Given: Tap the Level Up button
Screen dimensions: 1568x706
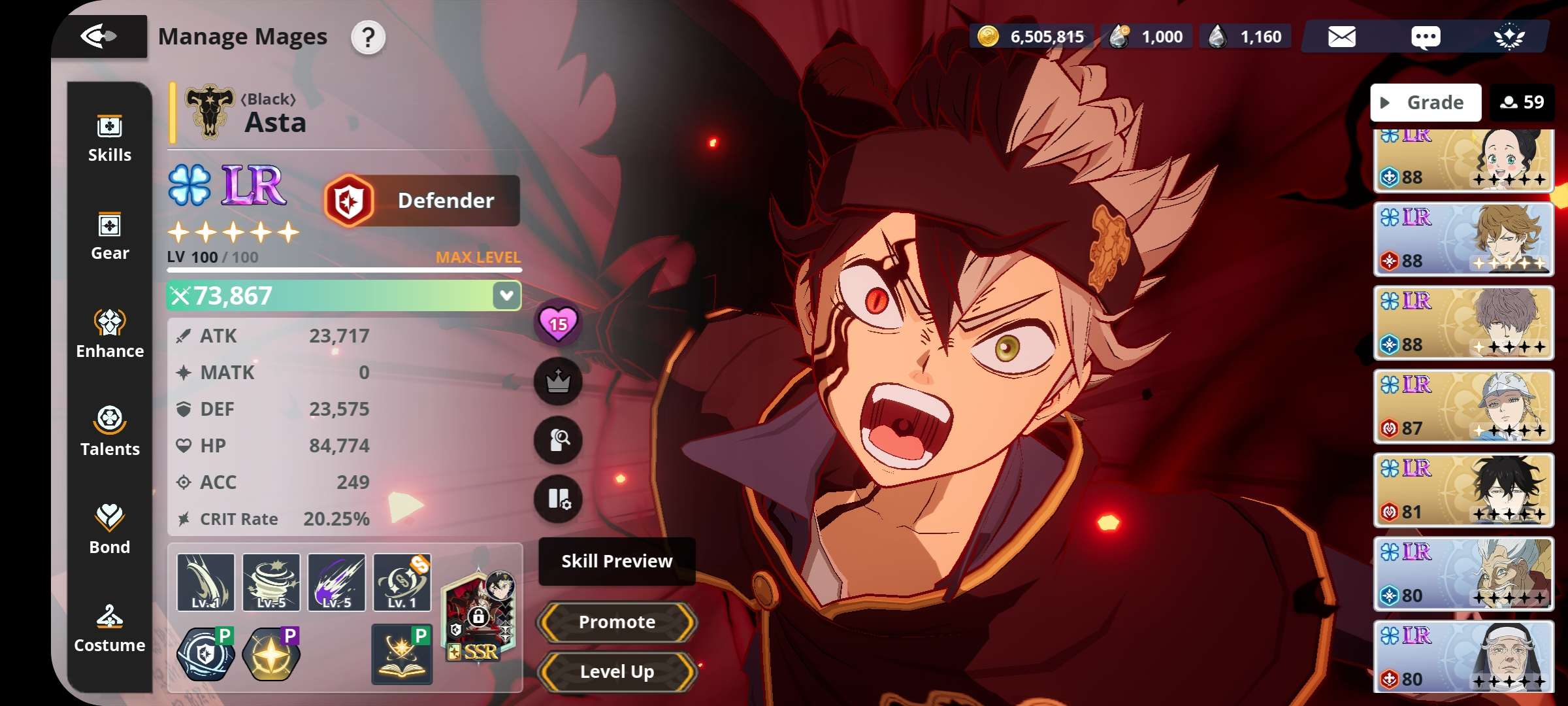Looking at the screenshot, I should [x=616, y=671].
